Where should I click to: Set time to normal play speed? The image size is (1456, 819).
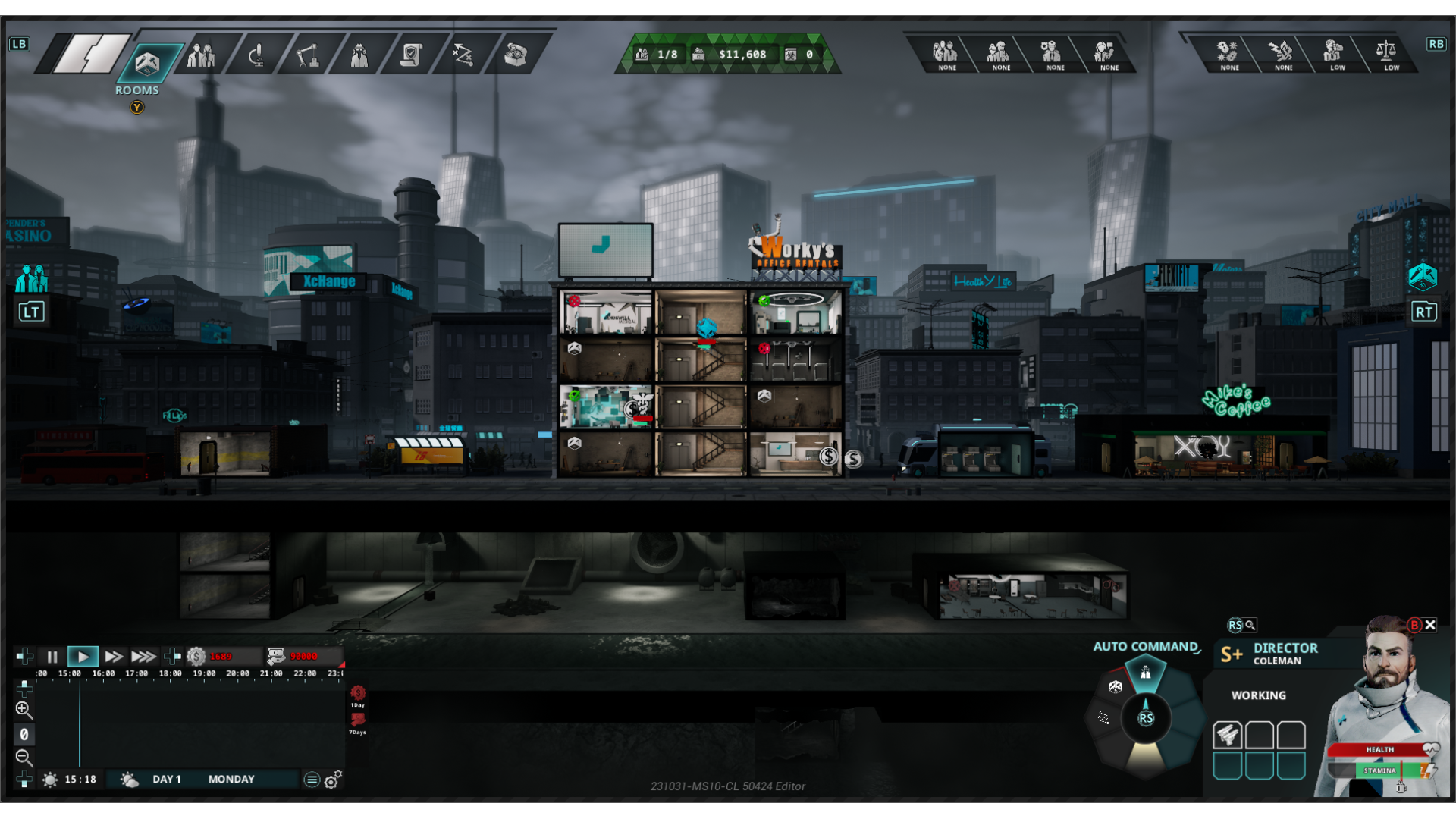click(x=83, y=657)
